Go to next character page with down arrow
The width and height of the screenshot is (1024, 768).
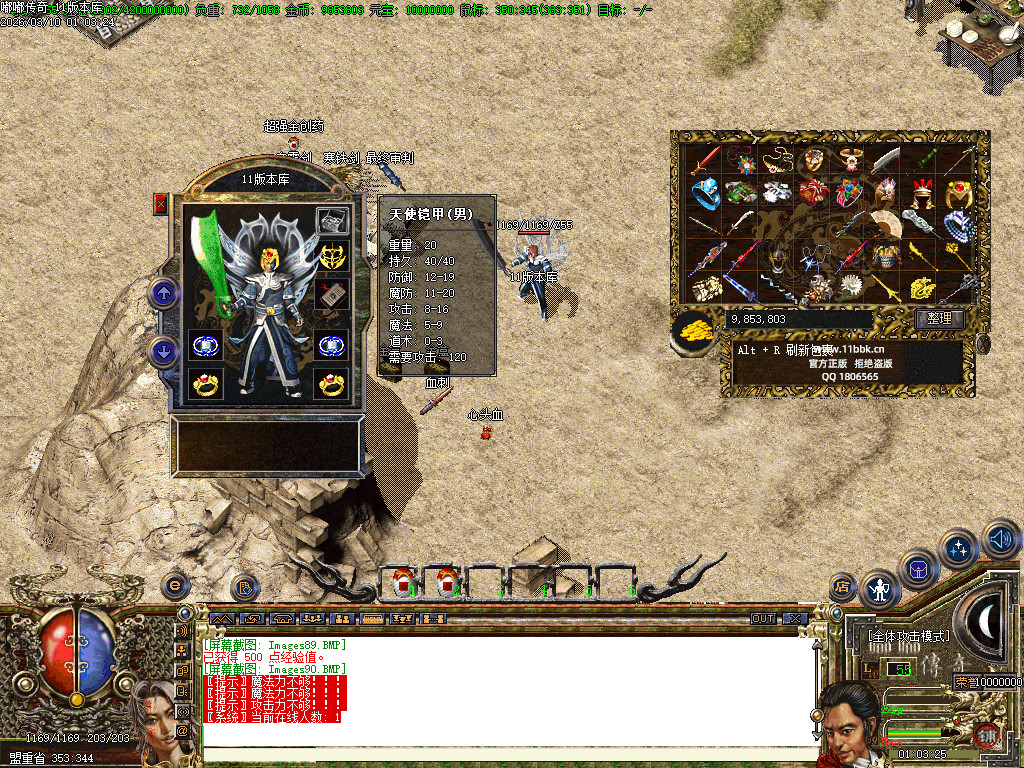click(x=163, y=352)
